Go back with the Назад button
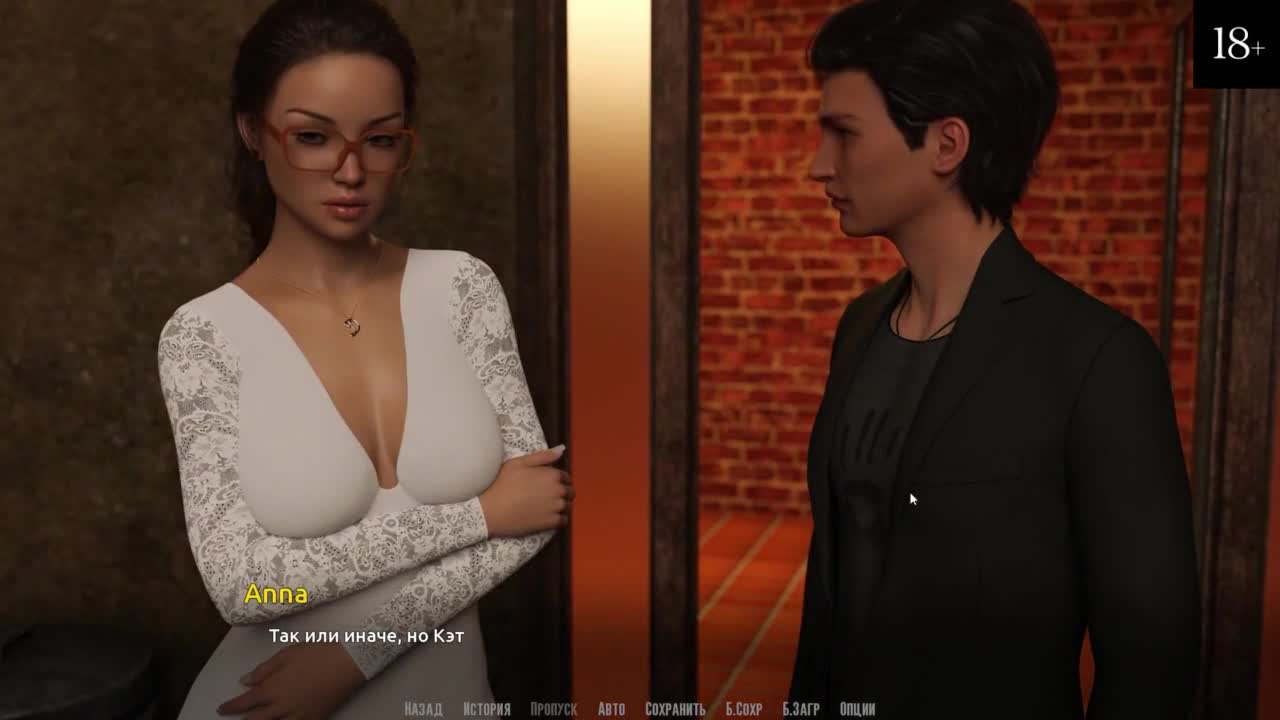Viewport: 1280px width, 720px height. (x=423, y=709)
